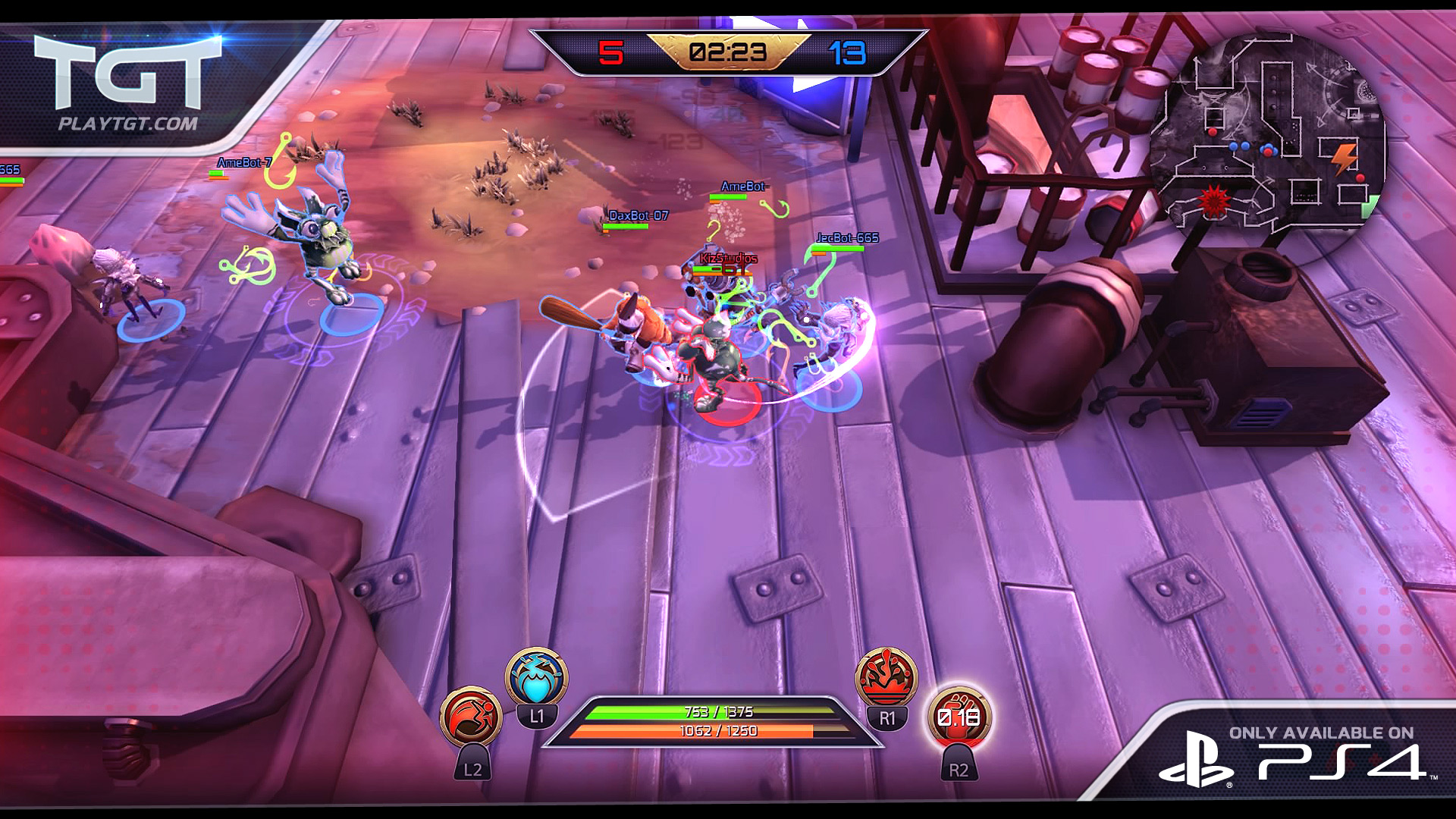Trigger the red splatter ability
Screen dimensions: 1456x819
(x=886, y=677)
